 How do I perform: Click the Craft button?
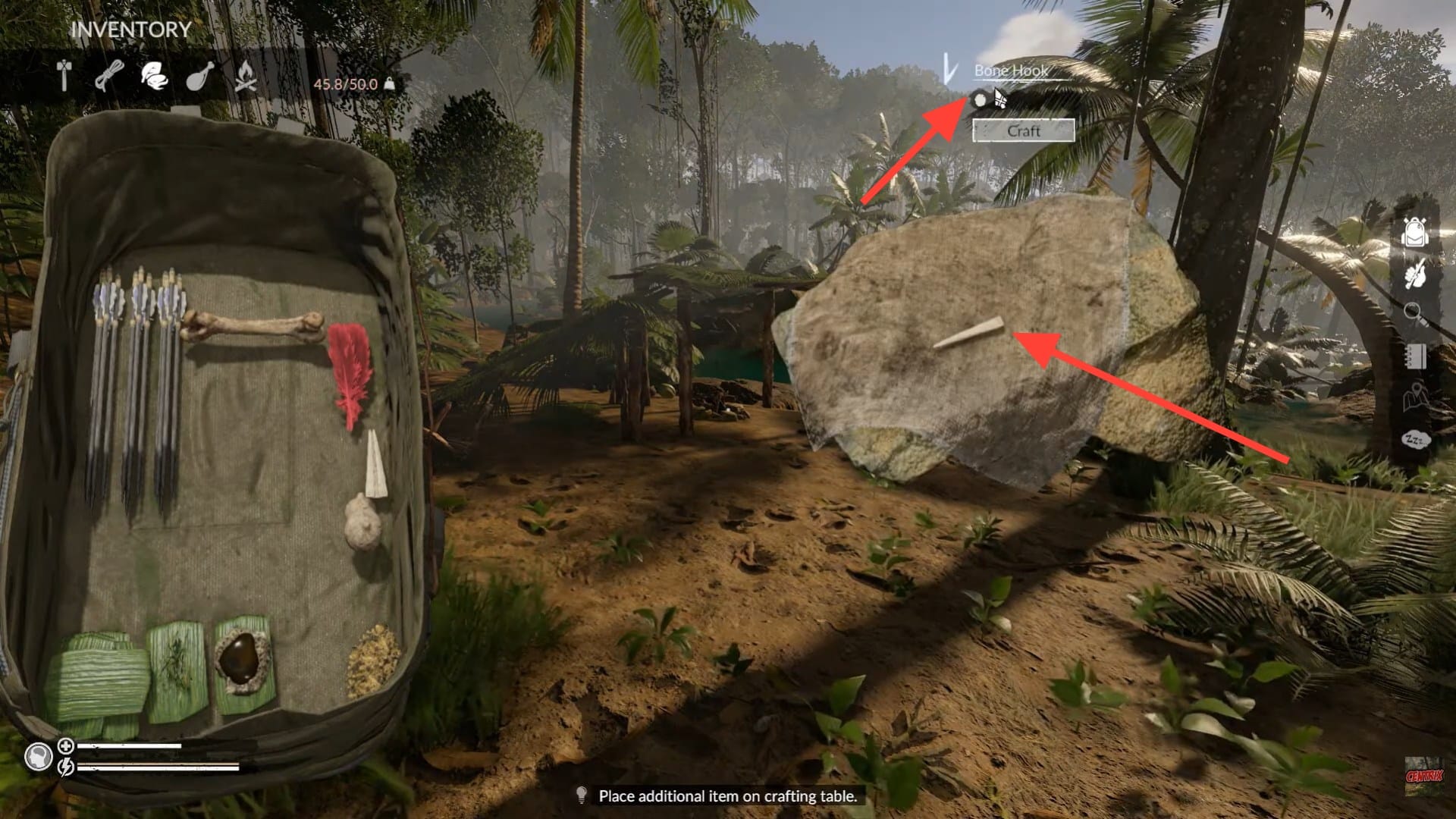[1023, 130]
